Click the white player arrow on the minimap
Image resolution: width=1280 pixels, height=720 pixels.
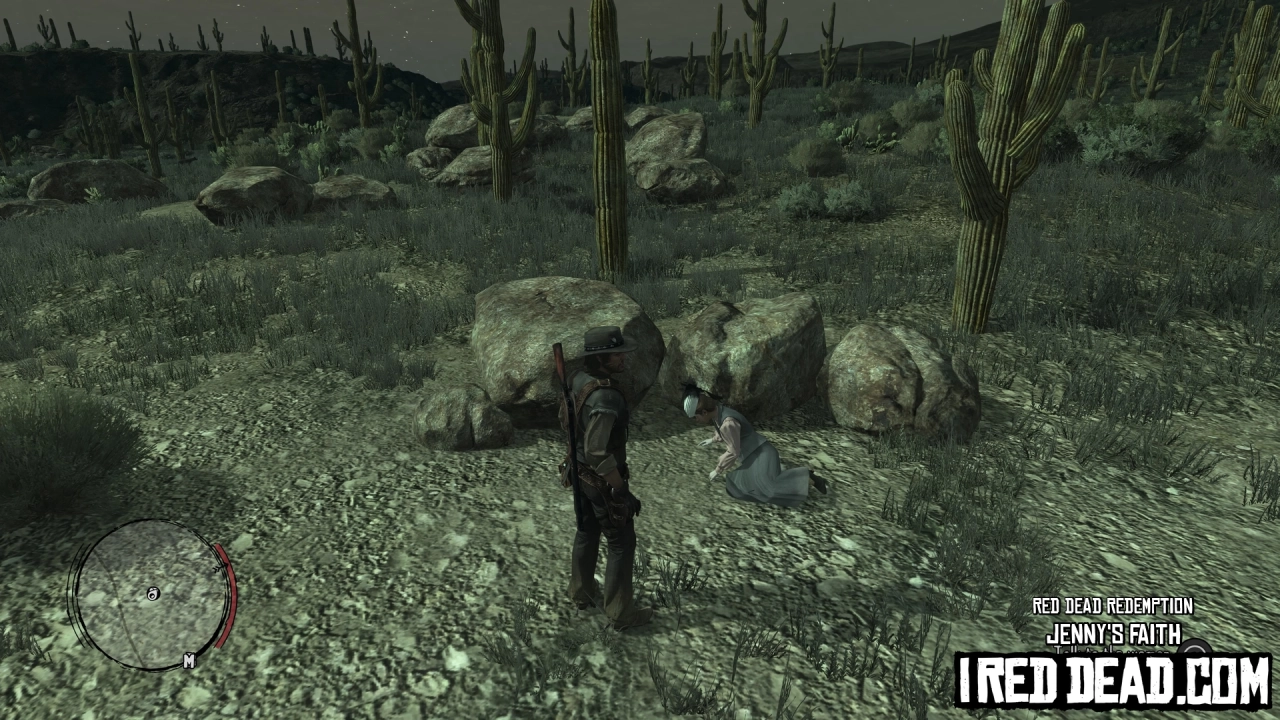click(x=152, y=592)
